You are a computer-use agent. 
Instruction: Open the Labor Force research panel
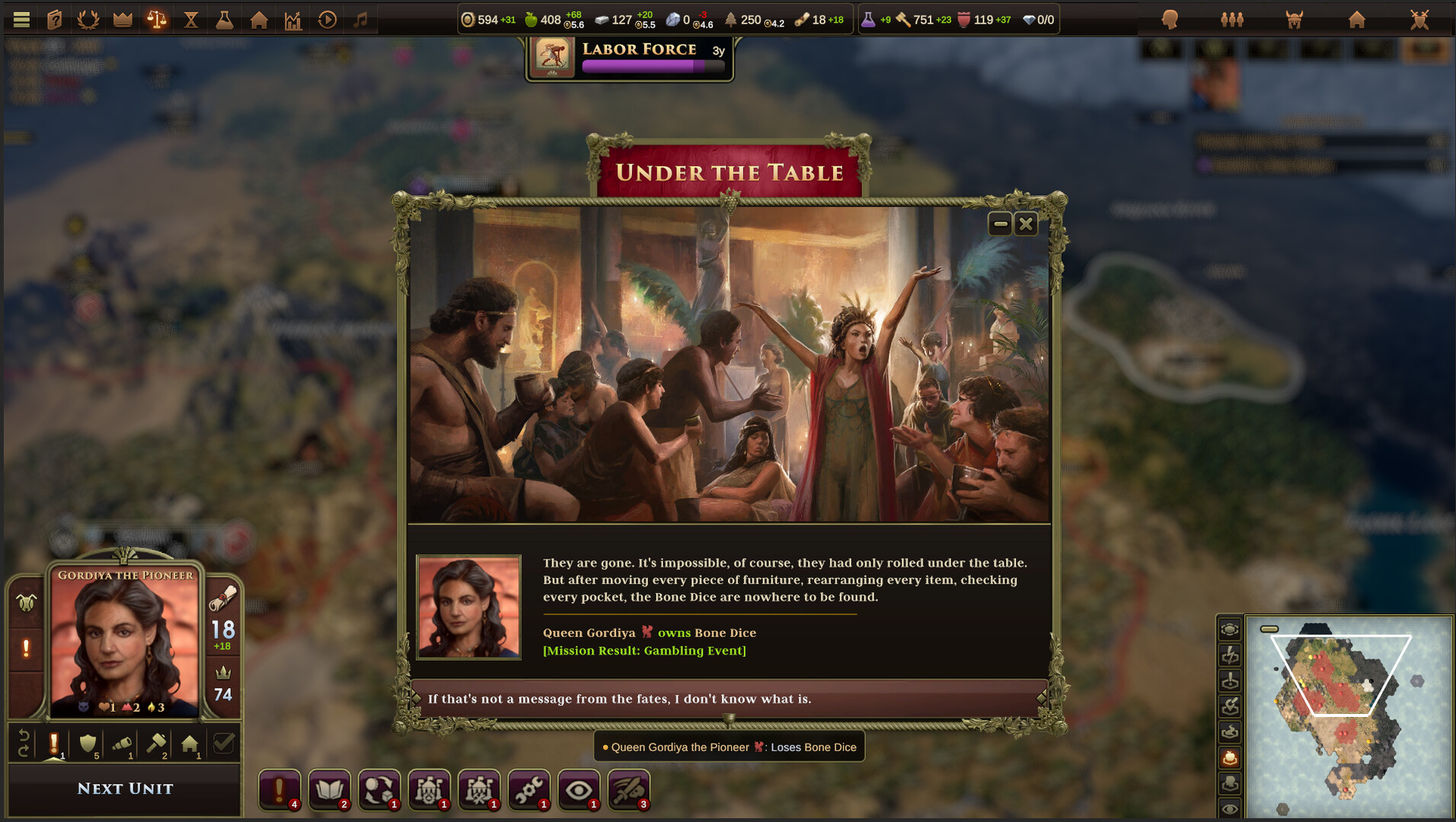click(x=630, y=58)
